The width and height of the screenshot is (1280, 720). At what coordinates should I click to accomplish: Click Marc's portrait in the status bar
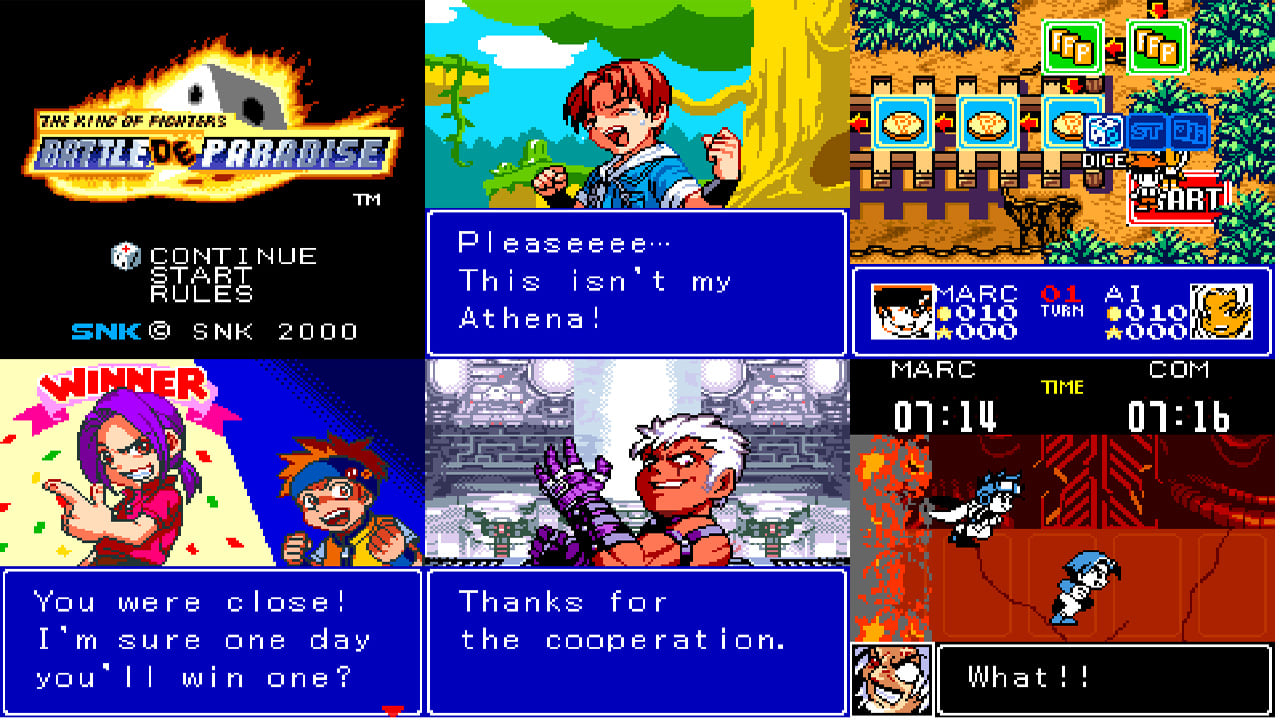(x=900, y=313)
